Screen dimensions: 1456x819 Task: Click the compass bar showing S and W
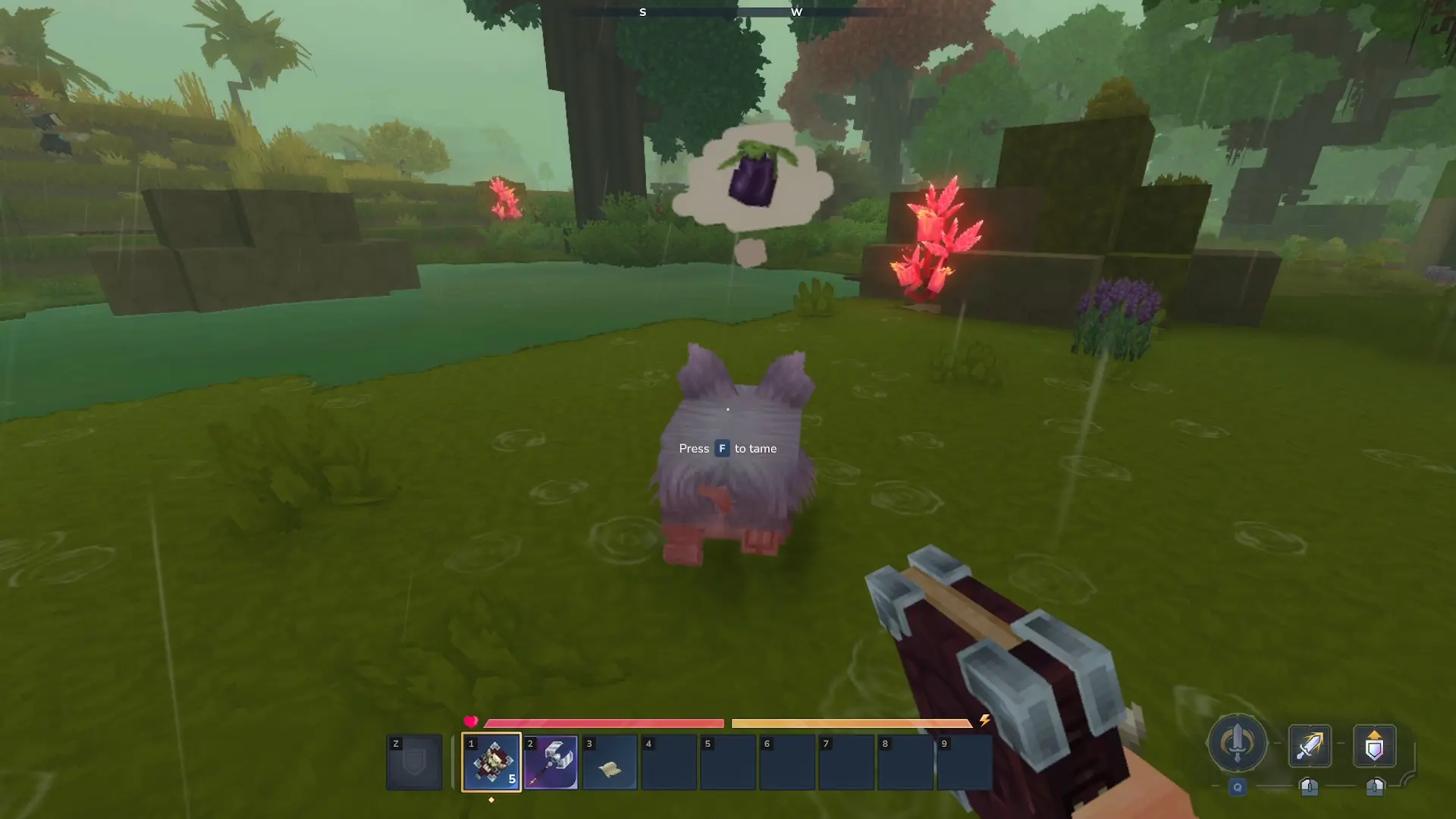point(728,12)
